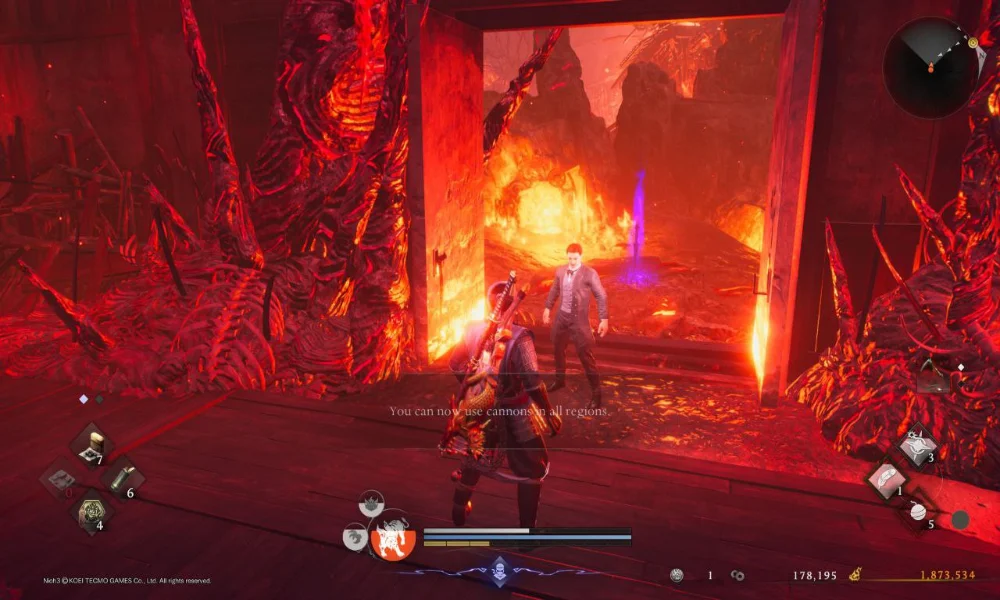
Task: Select the upper small guardian spirit icon
Action: point(373,502)
